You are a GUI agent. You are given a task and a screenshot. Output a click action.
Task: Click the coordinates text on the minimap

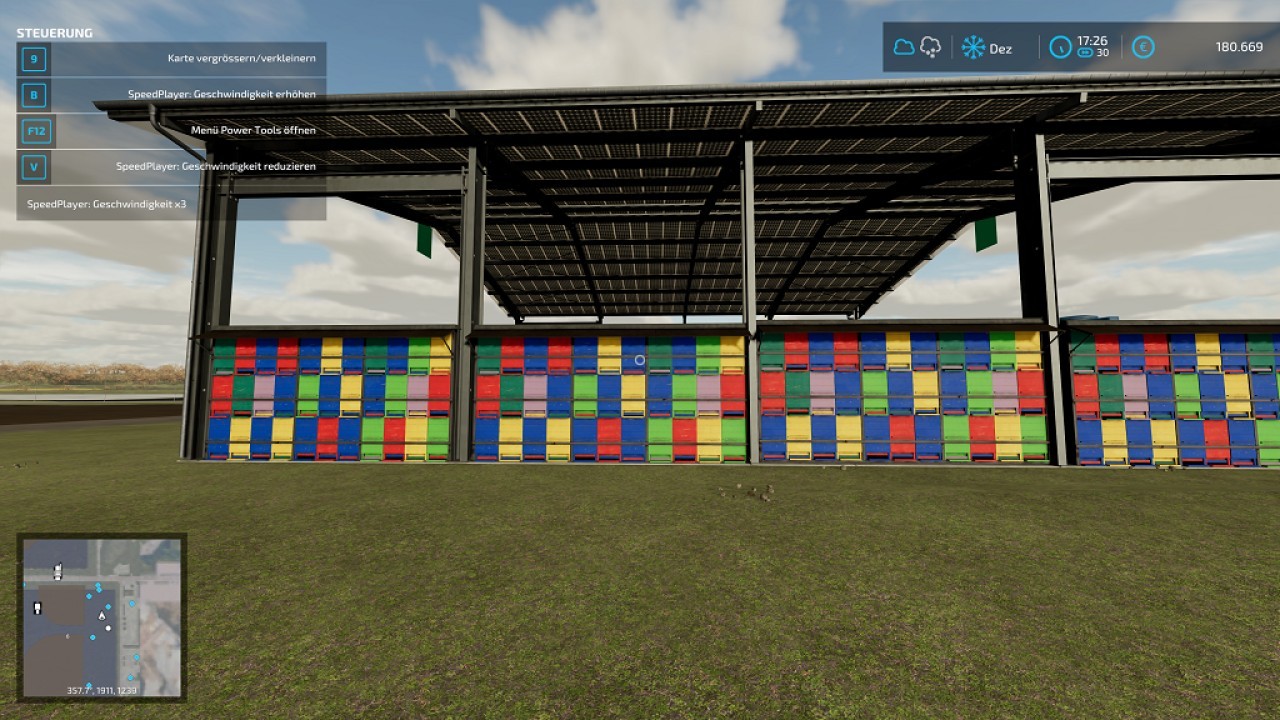[101, 689]
